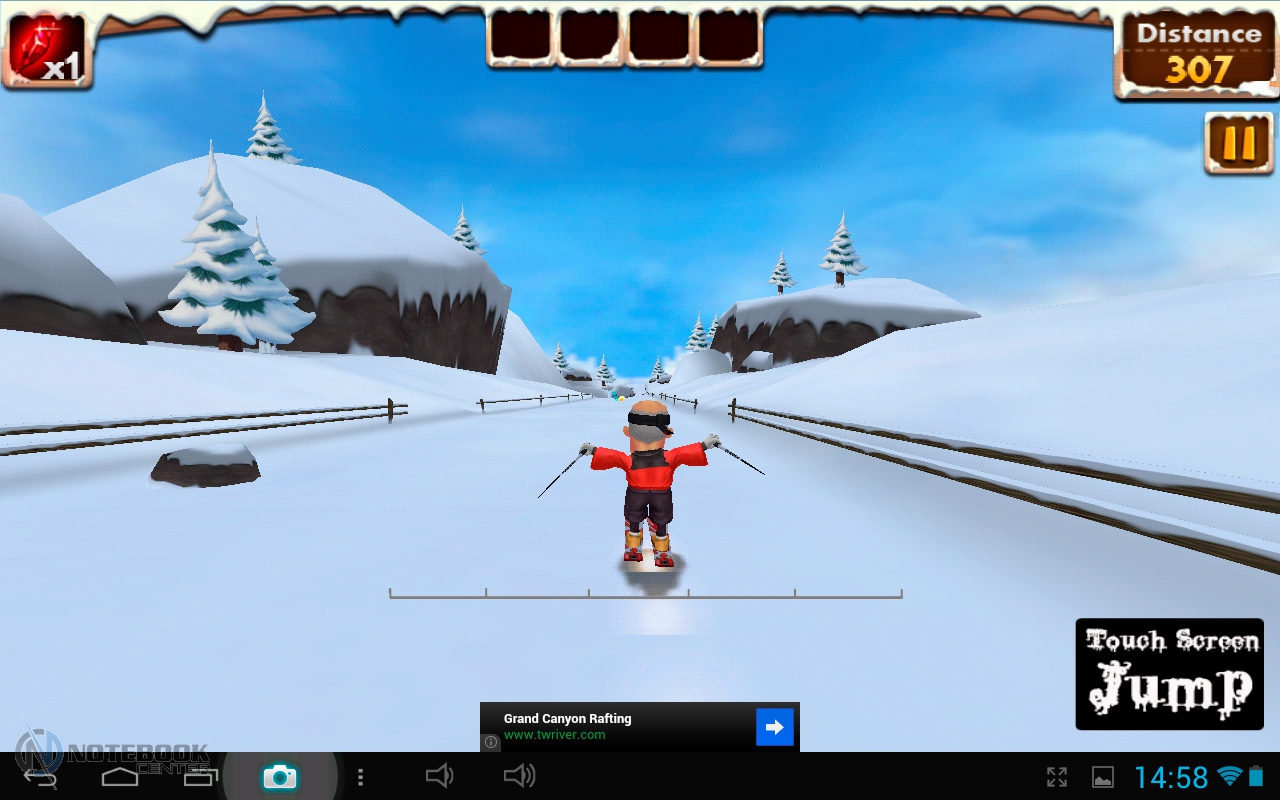
Task: Pause the game with the orange button
Action: click(x=1238, y=144)
